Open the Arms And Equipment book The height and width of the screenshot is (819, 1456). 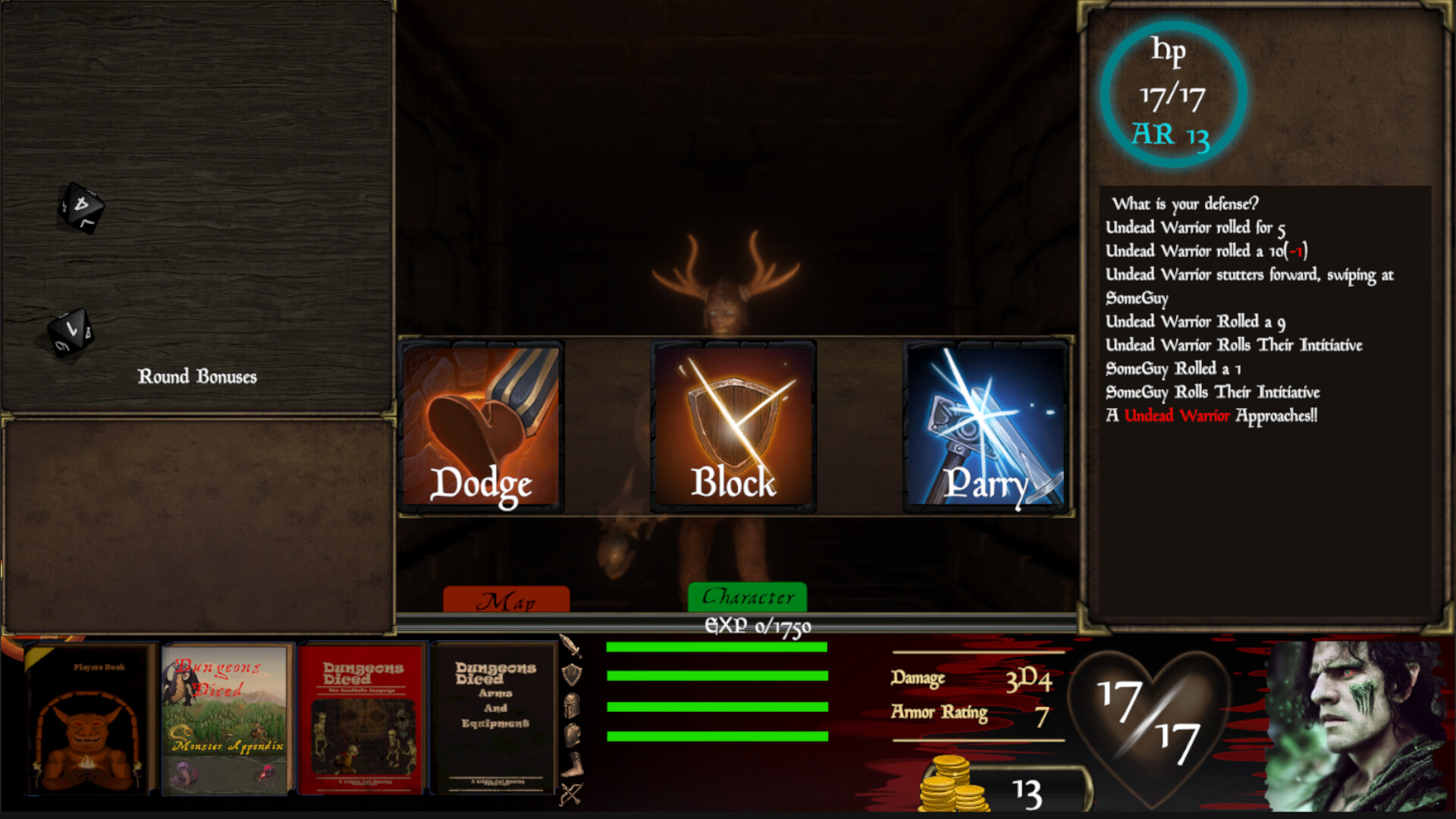pos(494,717)
